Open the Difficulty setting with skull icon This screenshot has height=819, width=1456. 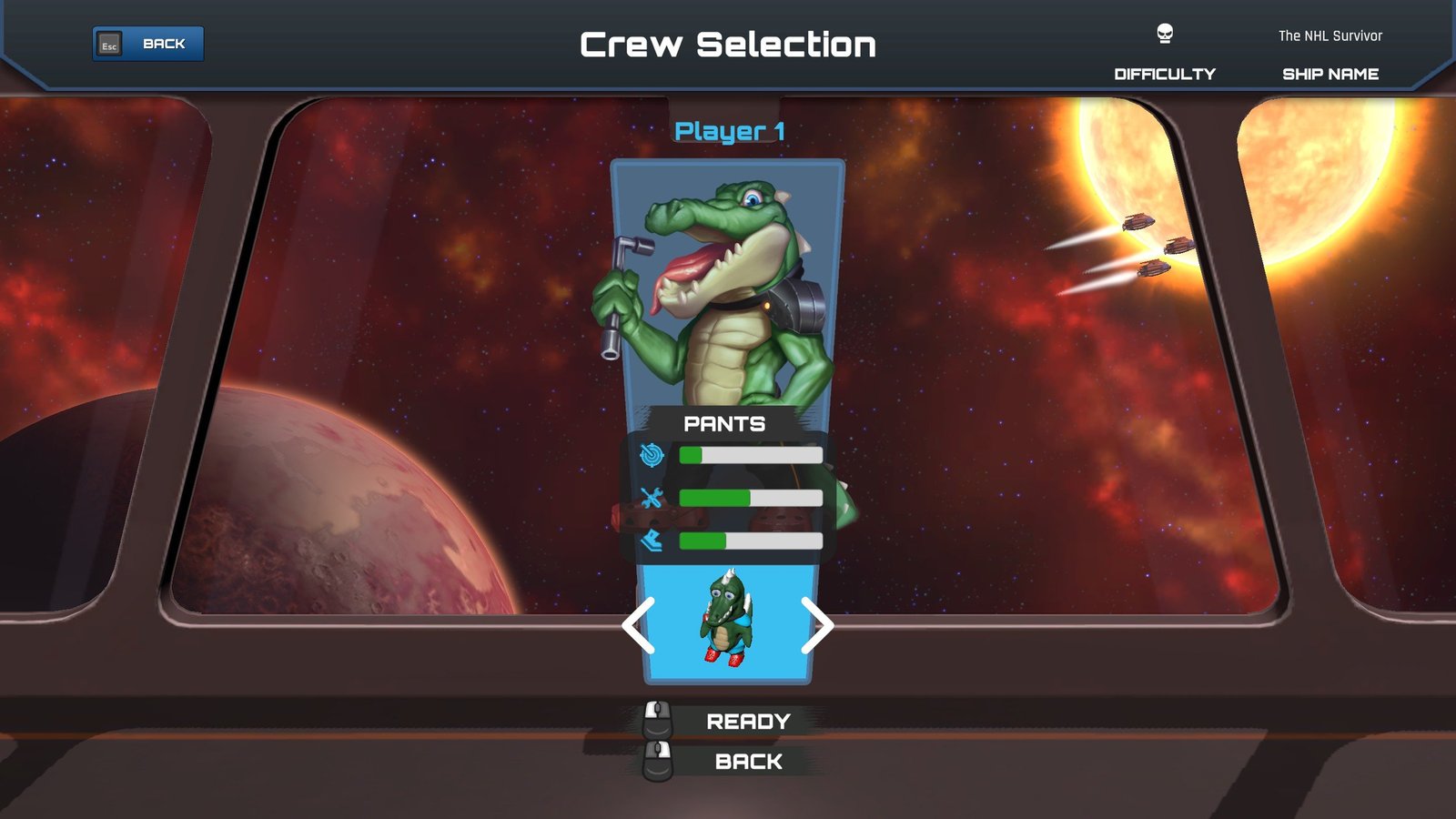point(1165,53)
